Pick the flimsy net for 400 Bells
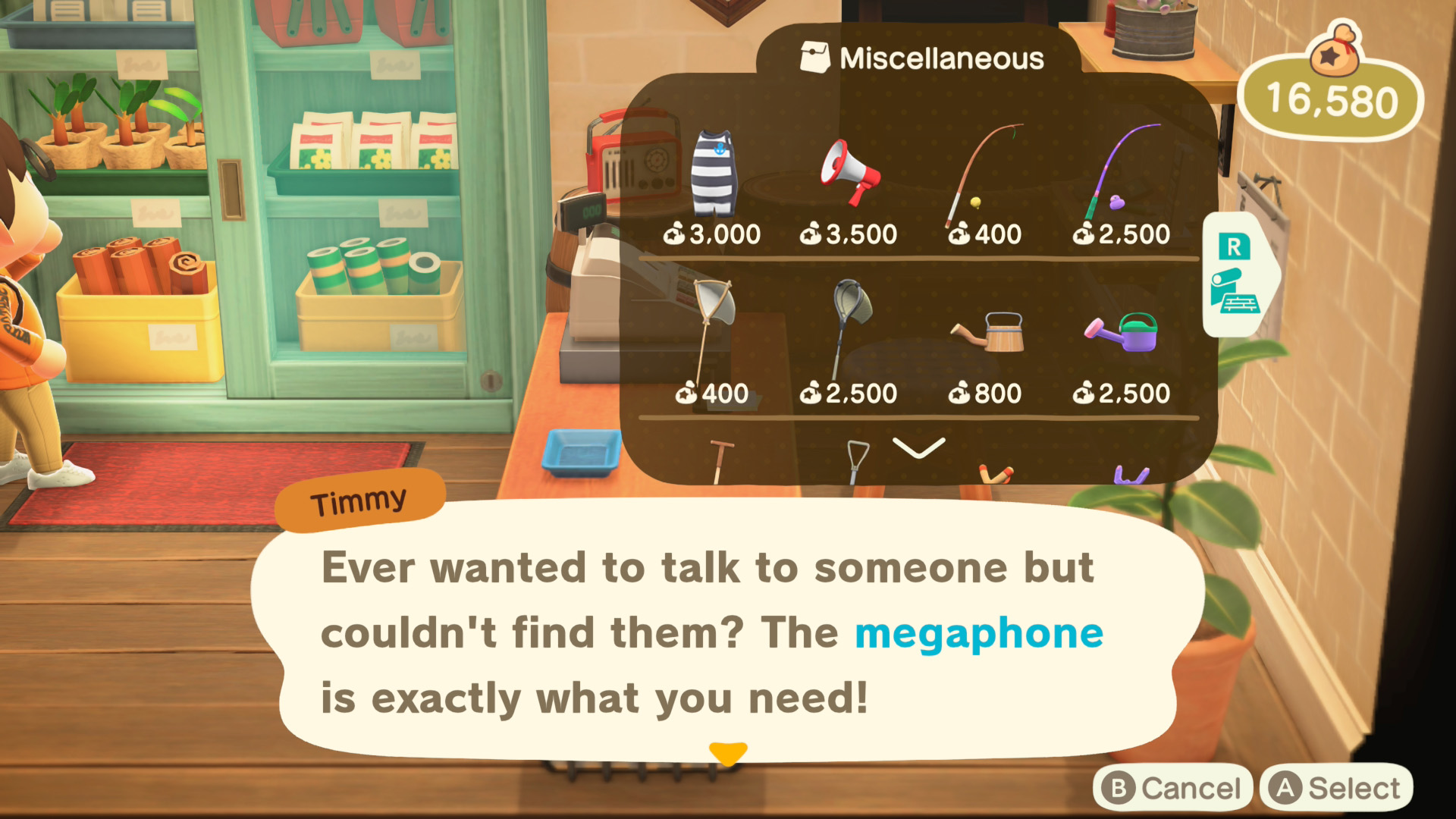The image size is (1456, 819). [713, 334]
